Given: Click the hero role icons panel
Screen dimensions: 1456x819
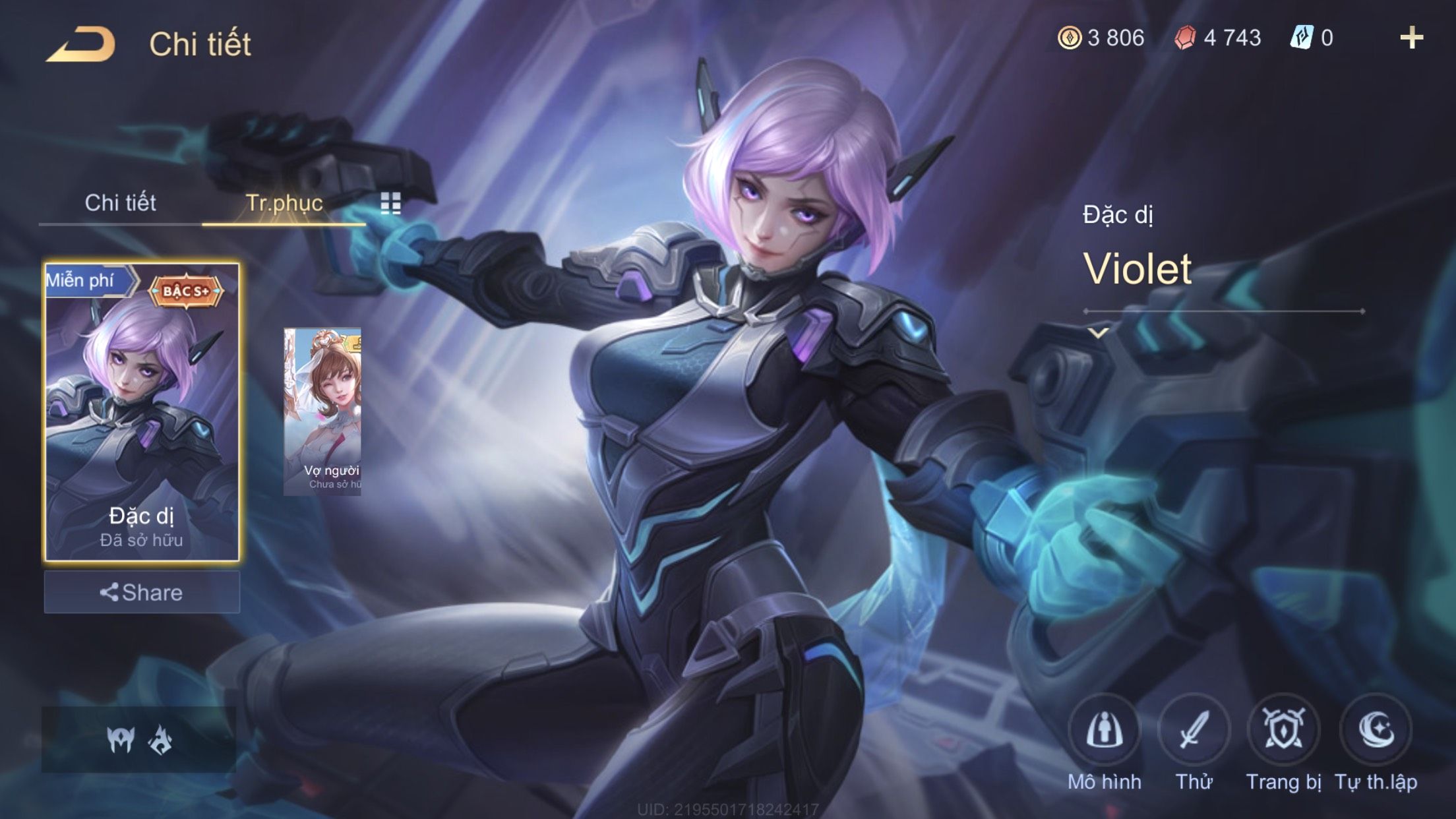Looking at the screenshot, I should (x=139, y=739).
